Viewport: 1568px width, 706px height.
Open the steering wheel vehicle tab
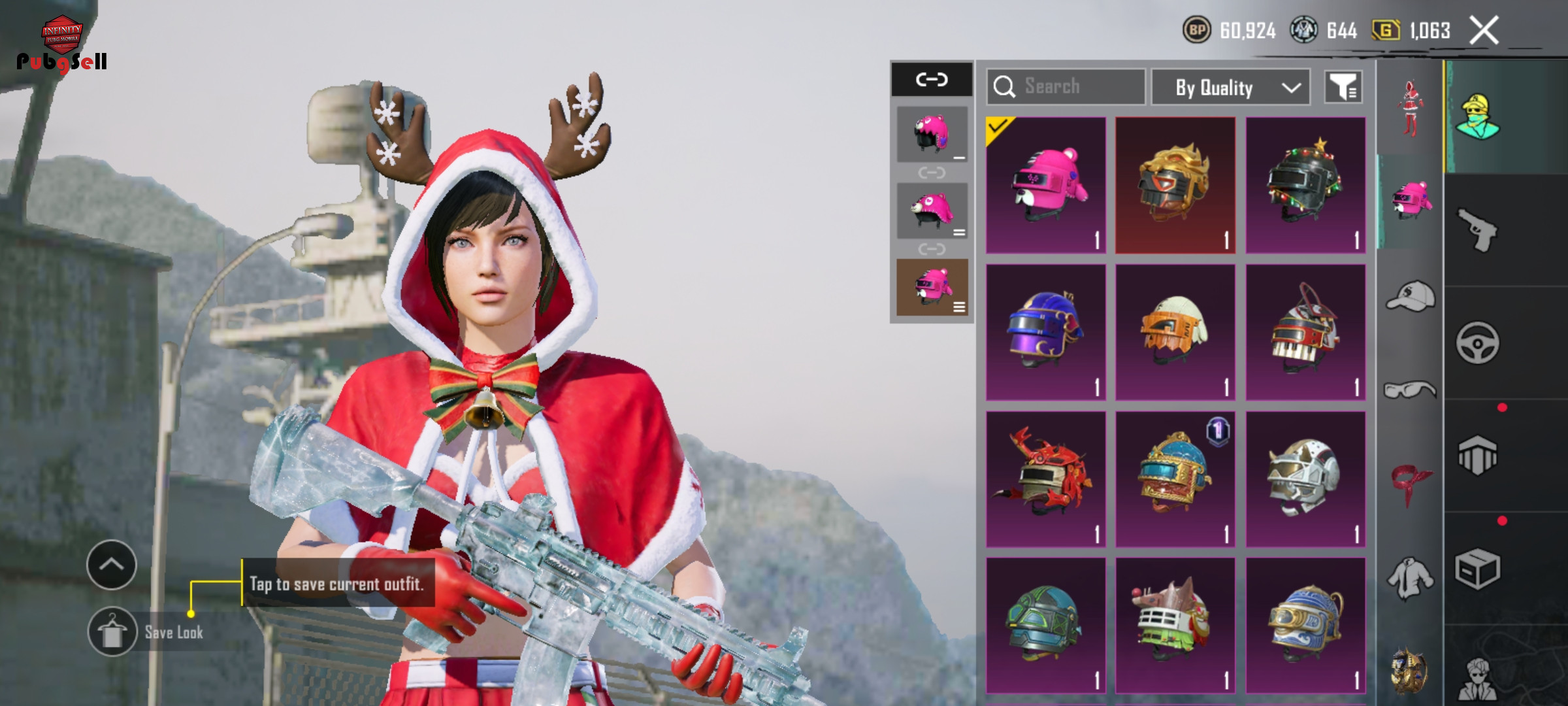click(1478, 343)
